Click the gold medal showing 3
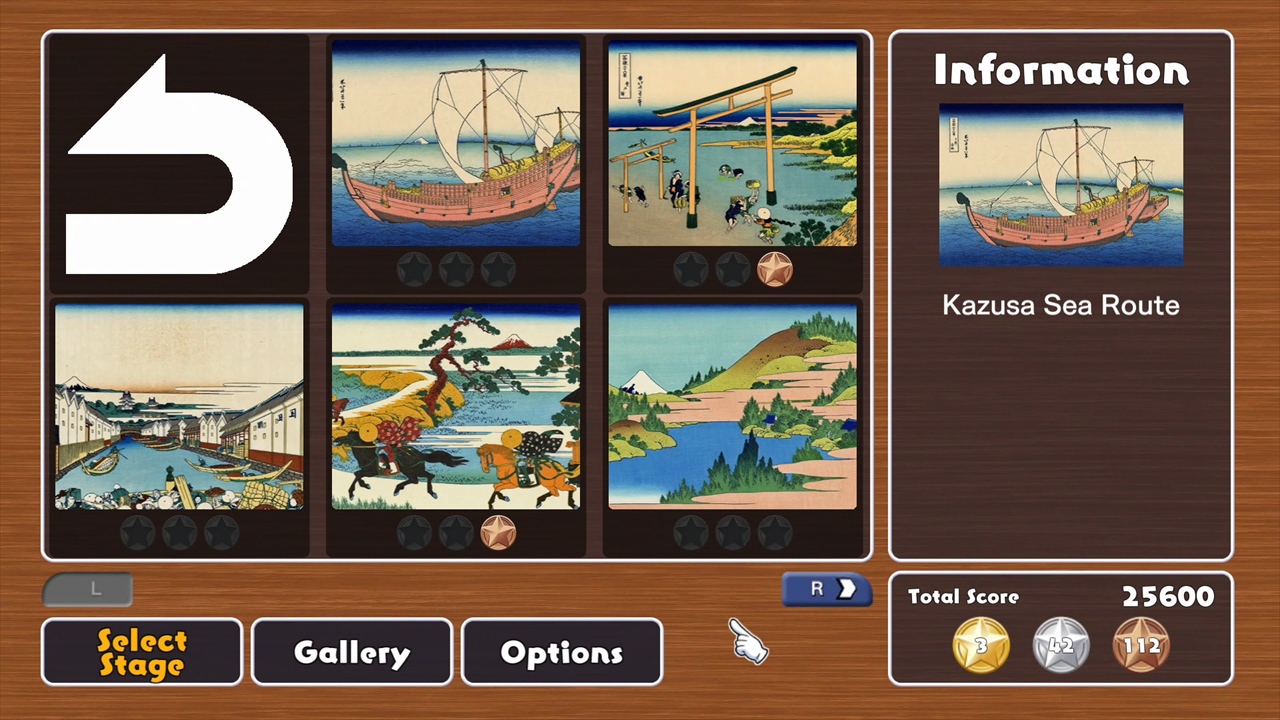 click(980, 645)
